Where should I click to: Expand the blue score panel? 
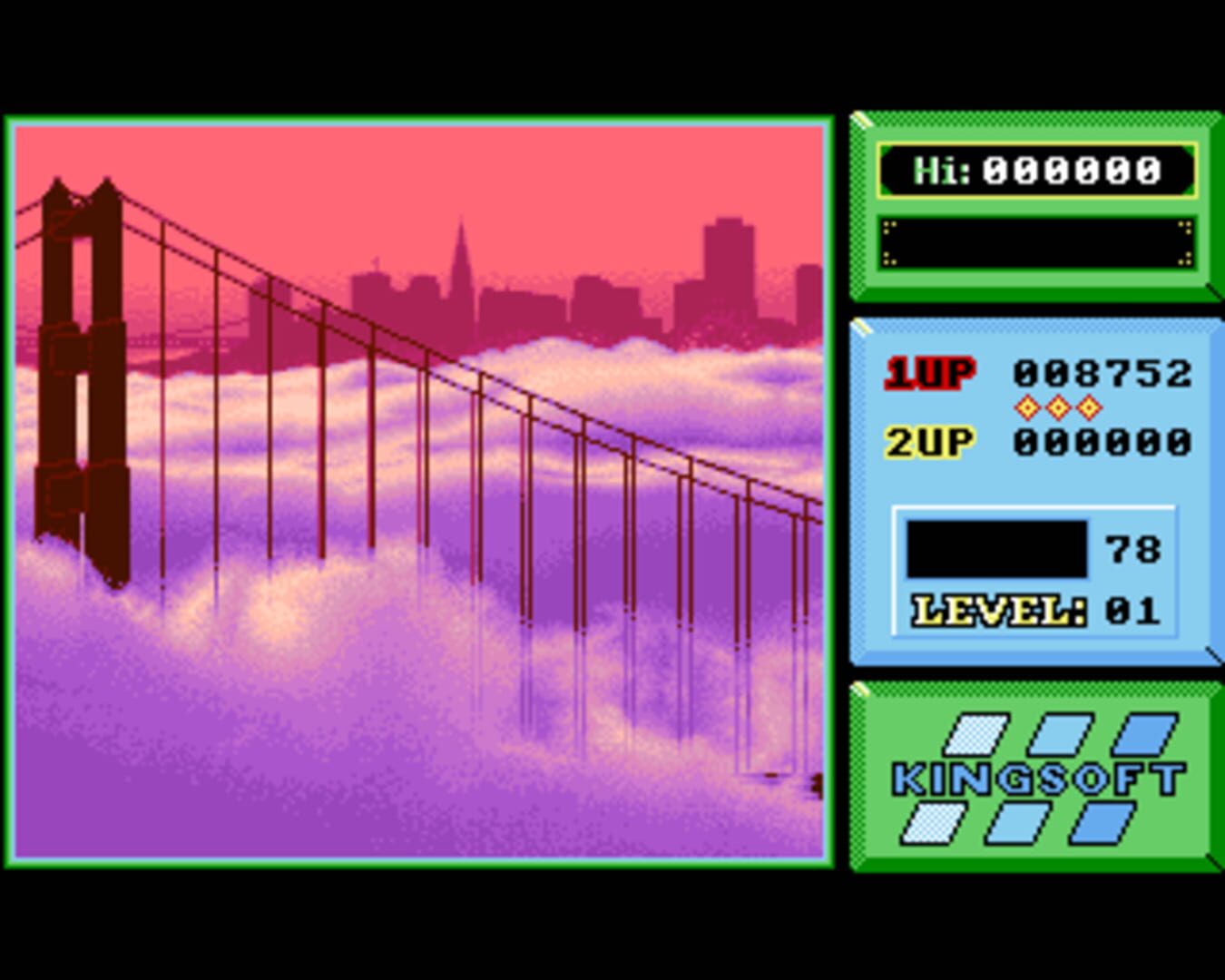(x=1034, y=490)
